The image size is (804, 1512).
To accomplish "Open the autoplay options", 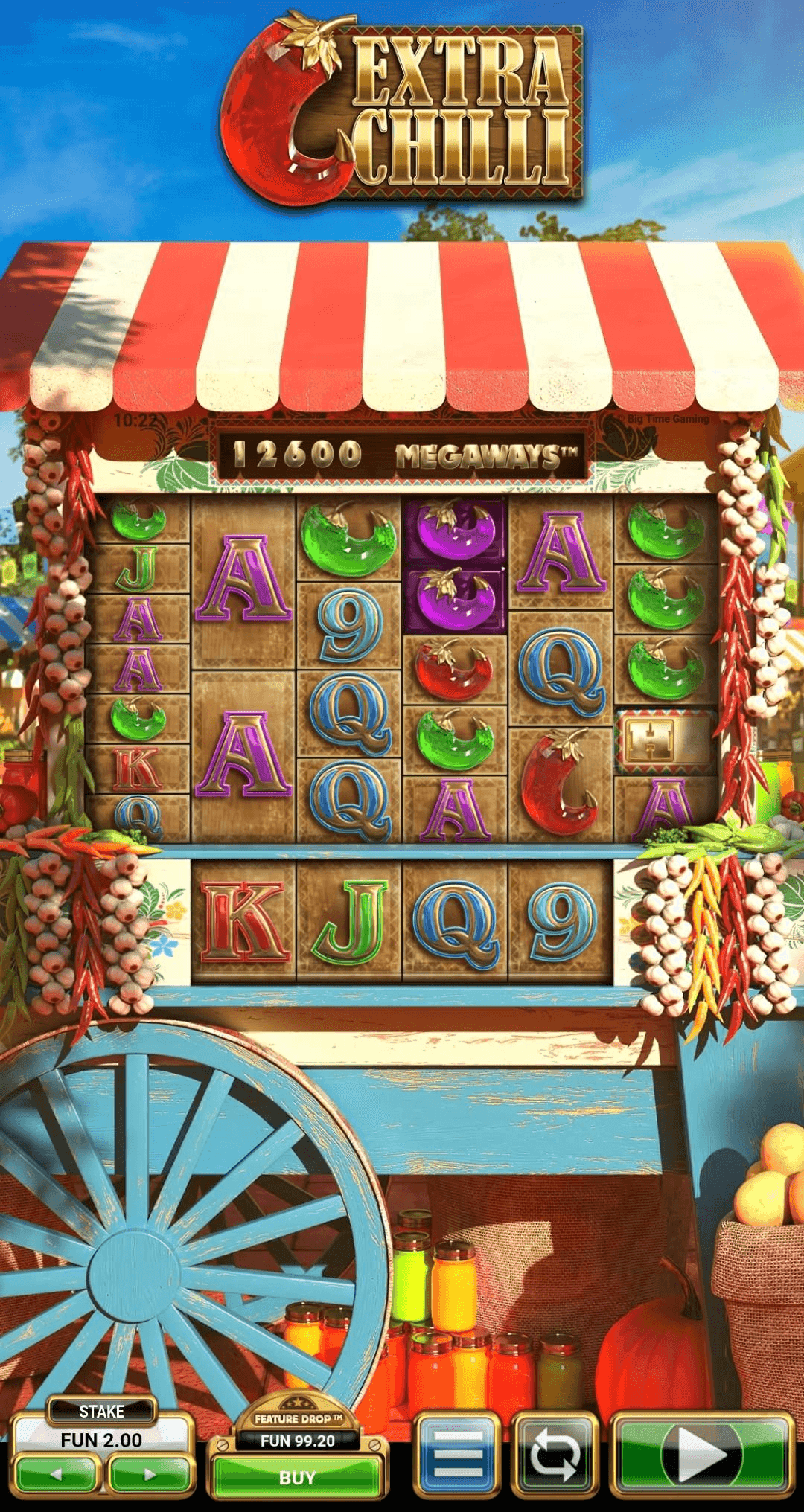I will coord(555,1455).
